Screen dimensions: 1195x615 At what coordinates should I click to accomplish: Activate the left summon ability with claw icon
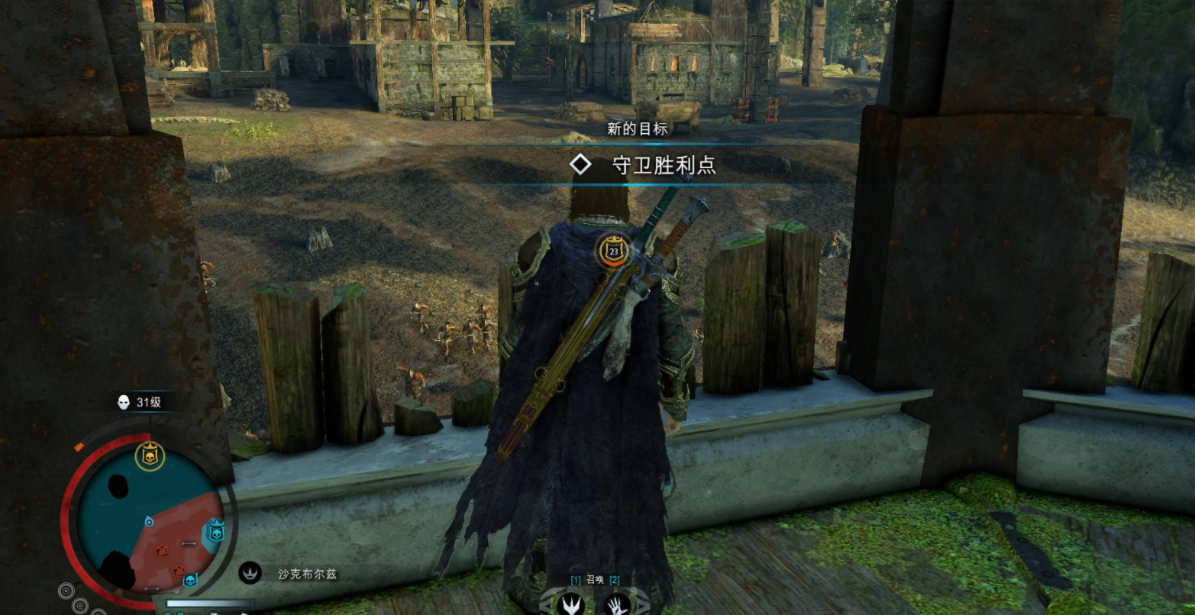[x=573, y=603]
